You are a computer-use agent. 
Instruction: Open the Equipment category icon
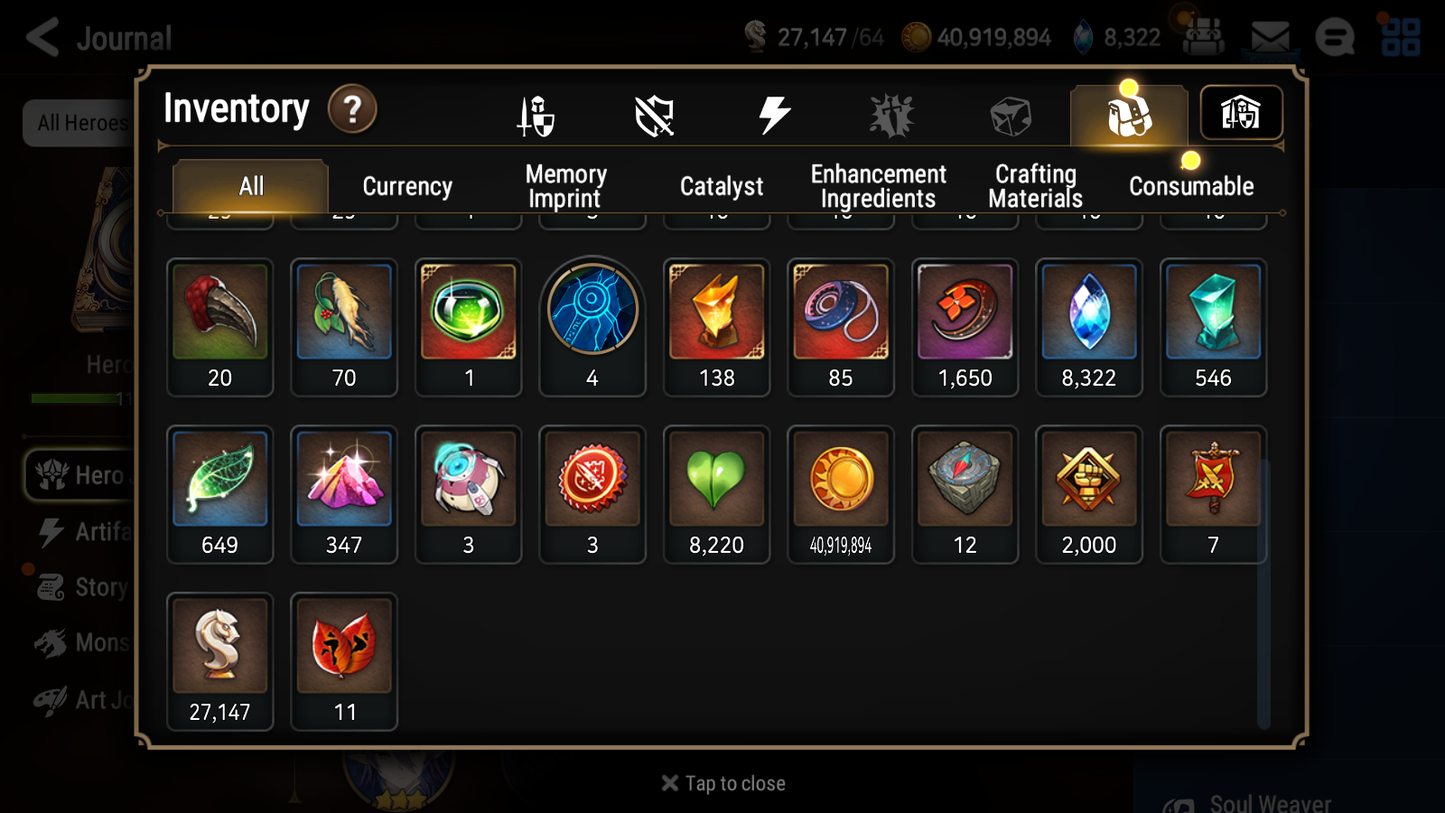(536, 113)
